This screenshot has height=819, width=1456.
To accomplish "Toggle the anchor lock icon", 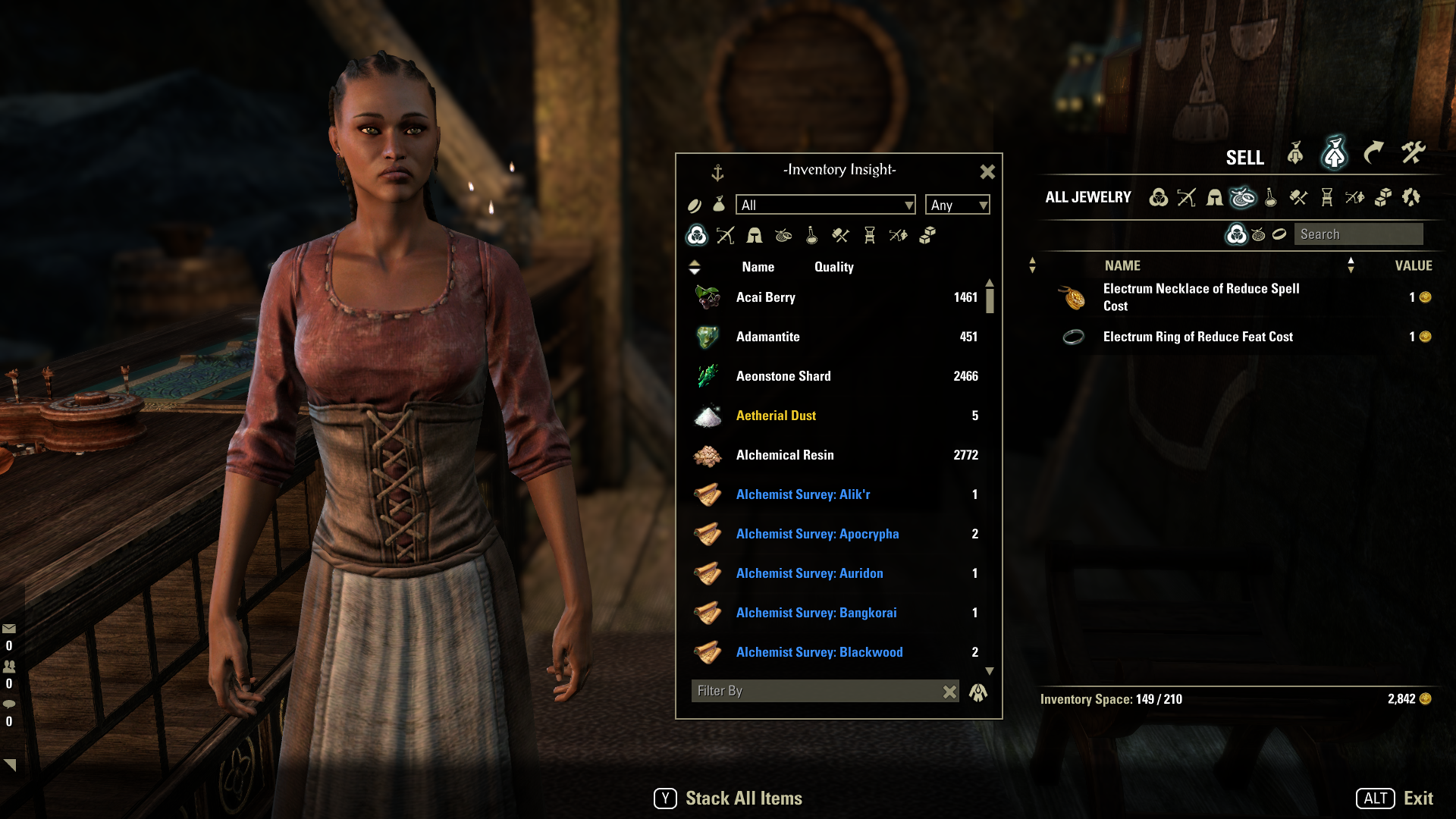I will click(x=717, y=173).
